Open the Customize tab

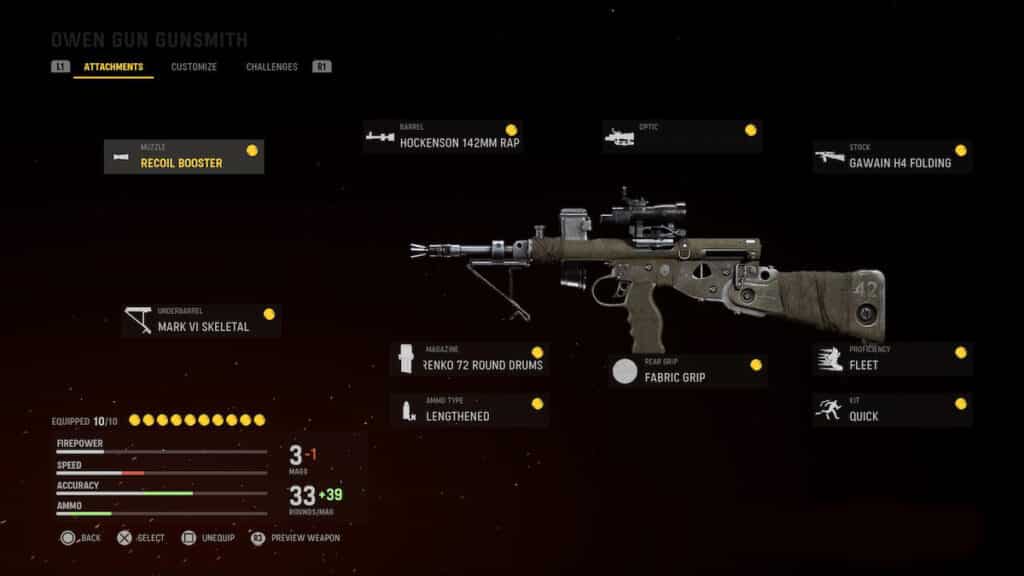(194, 67)
